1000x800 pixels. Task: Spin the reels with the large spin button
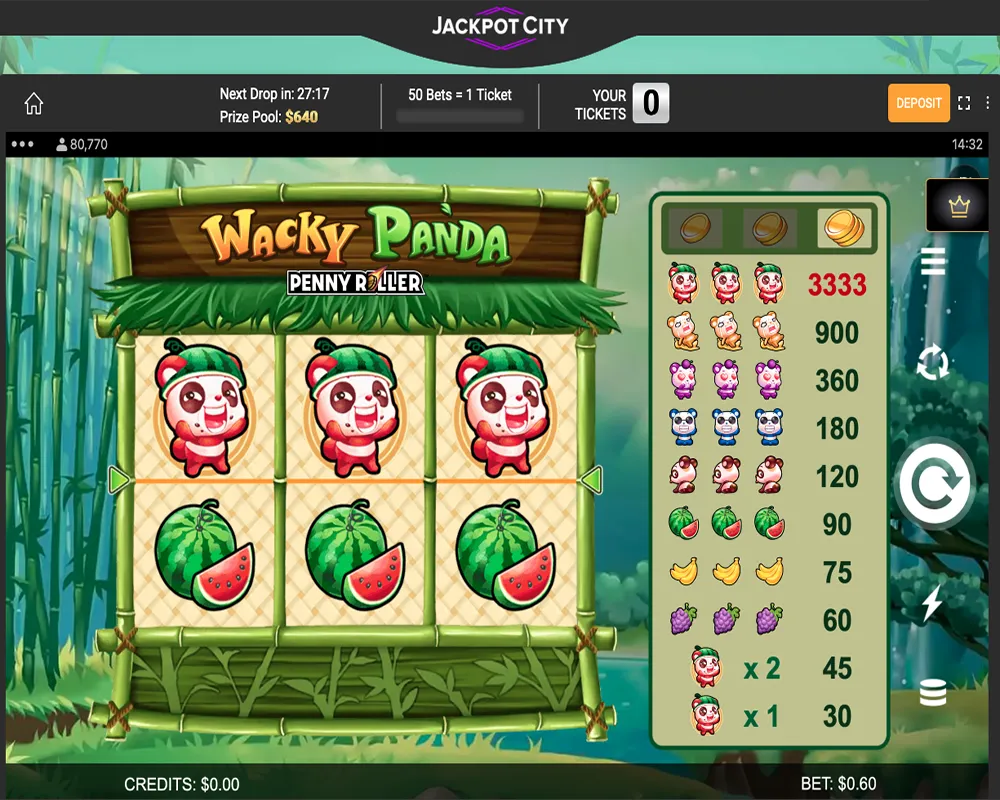coord(934,484)
